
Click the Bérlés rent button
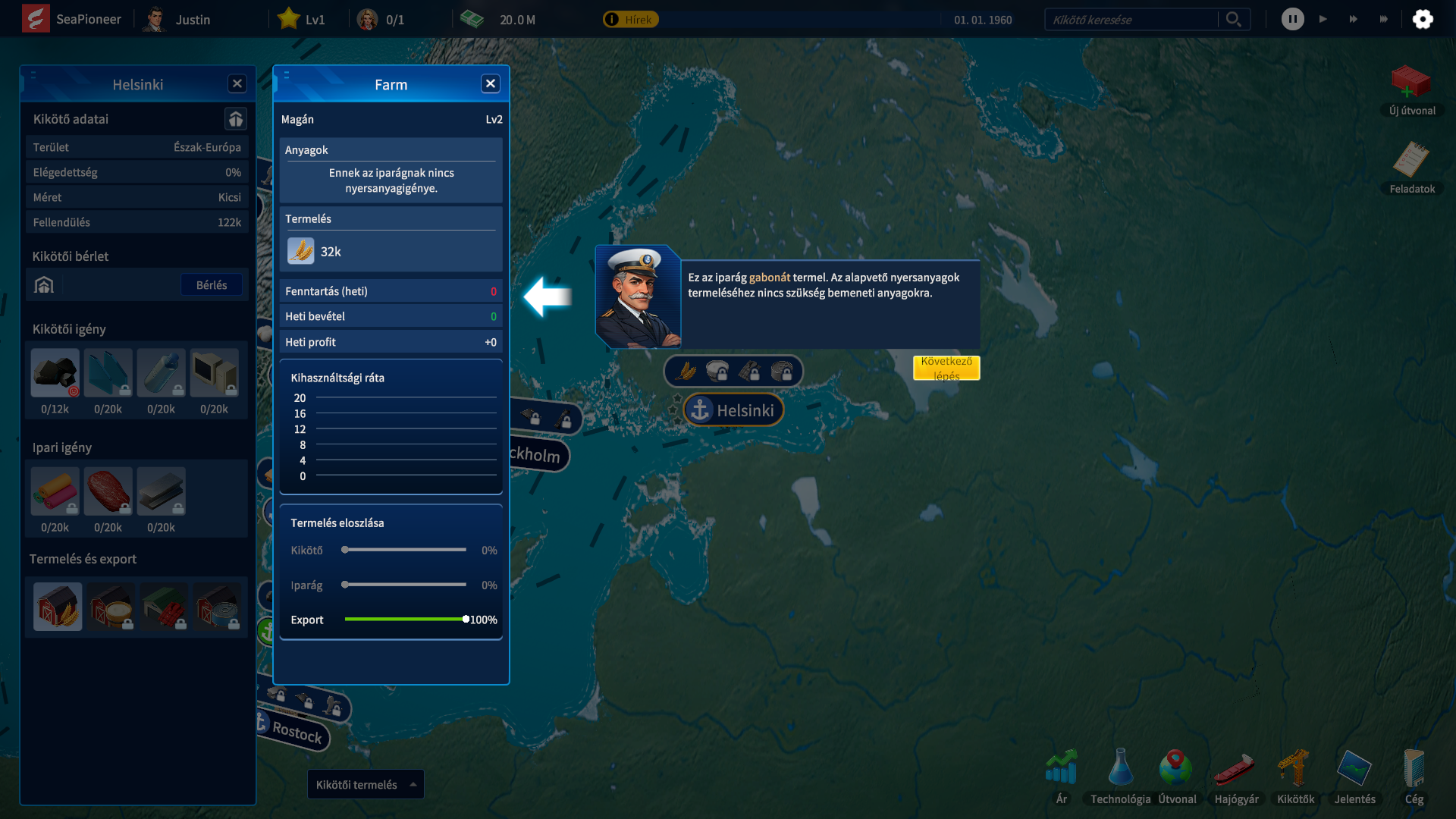212,285
